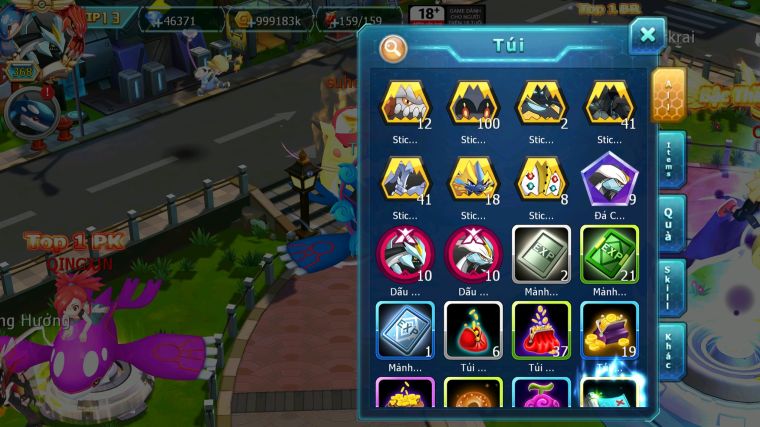Select the purple treasure chest of 19

(609, 328)
